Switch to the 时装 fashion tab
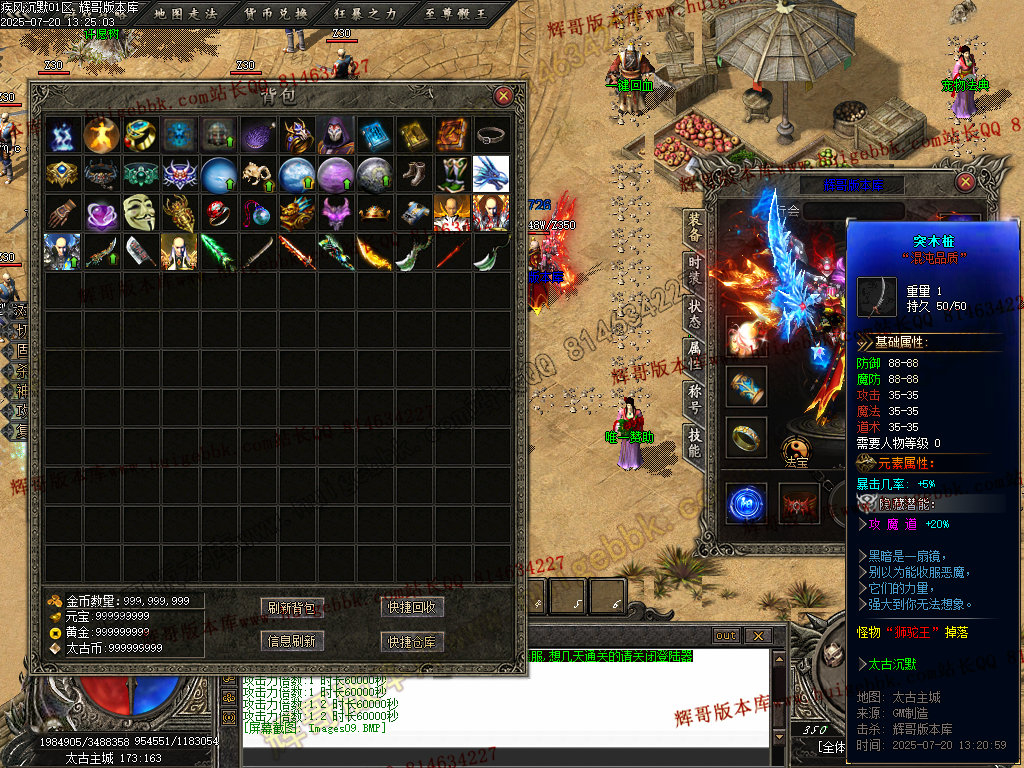The image size is (1024, 768). 694,271
